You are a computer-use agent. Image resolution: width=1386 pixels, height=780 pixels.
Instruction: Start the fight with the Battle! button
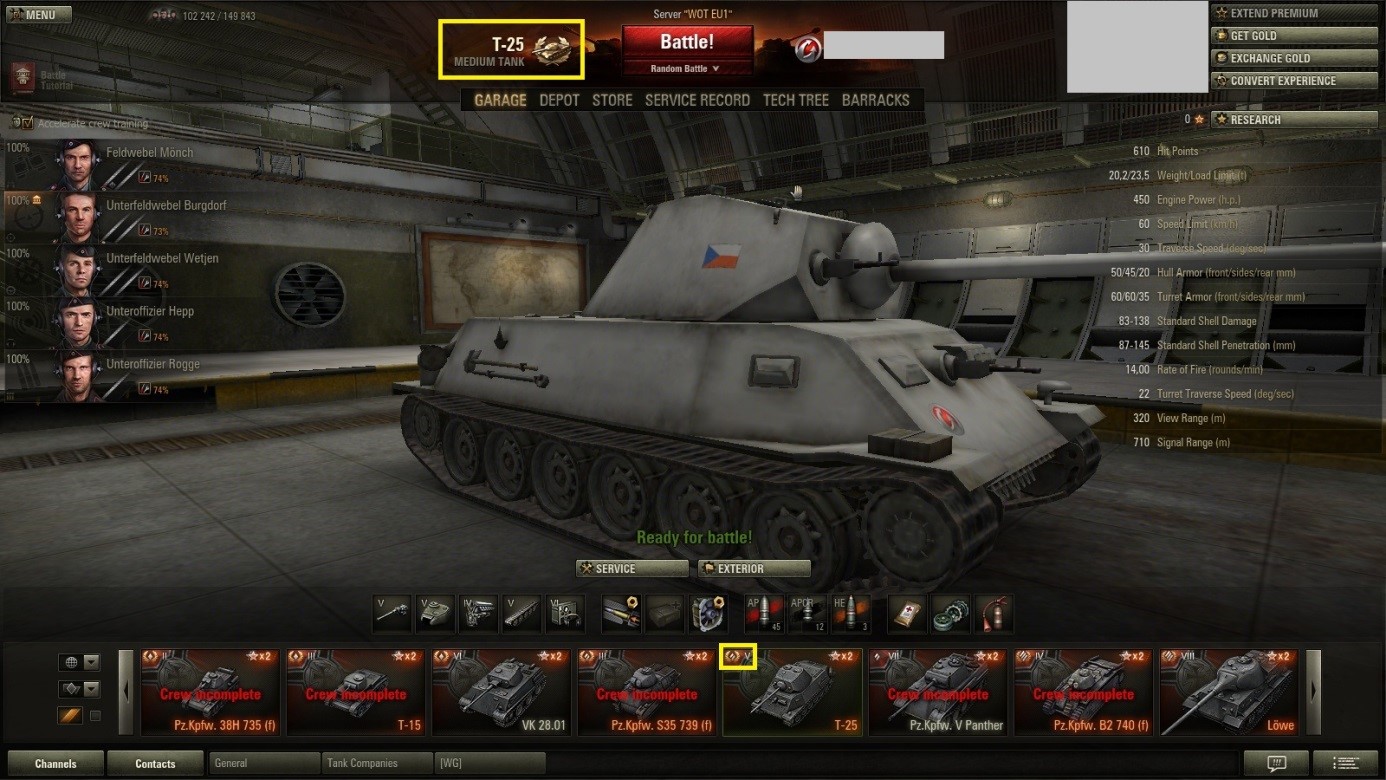[x=687, y=42]
